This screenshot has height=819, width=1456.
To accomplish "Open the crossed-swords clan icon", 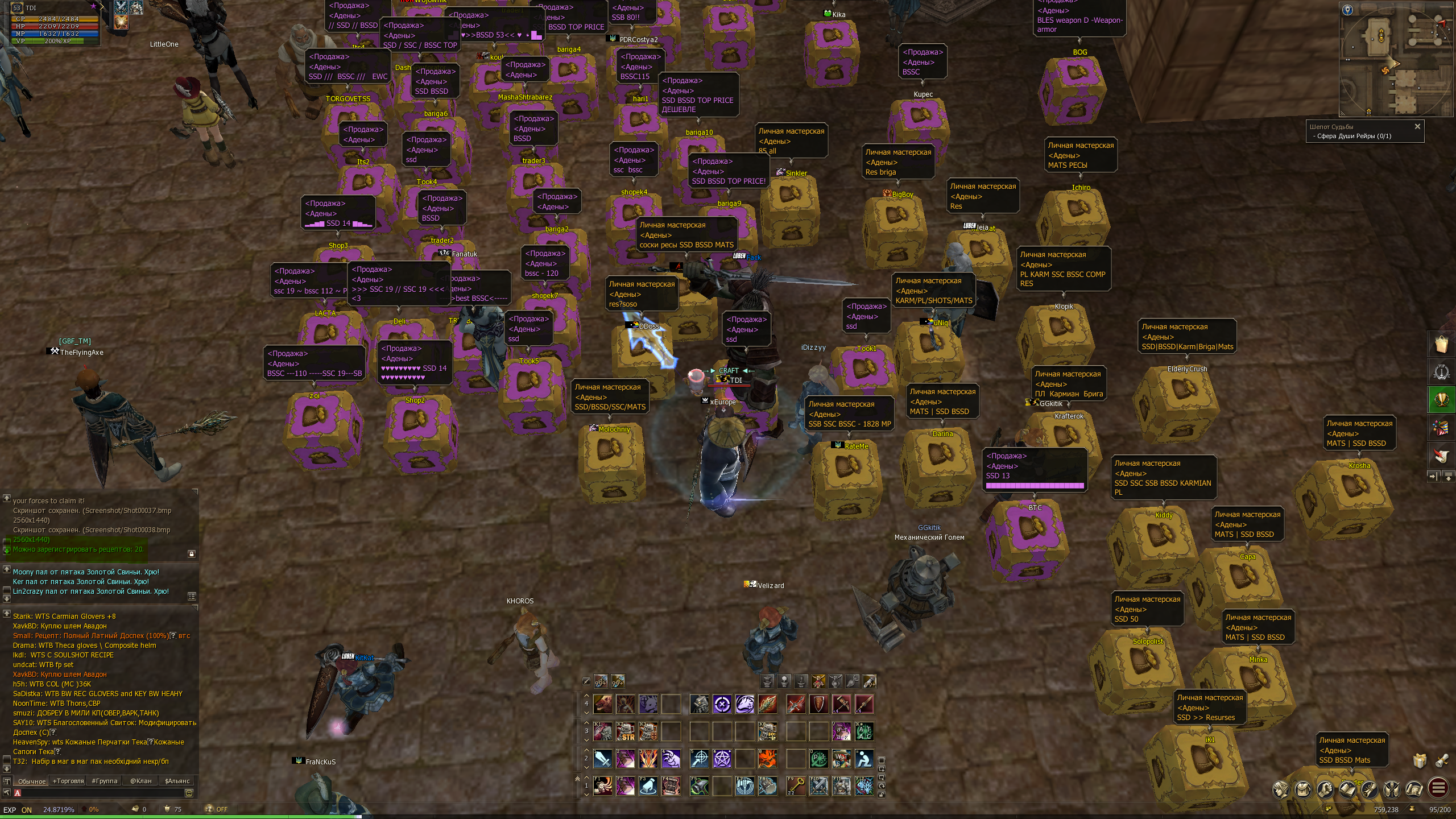I will tap(1392, 790).
